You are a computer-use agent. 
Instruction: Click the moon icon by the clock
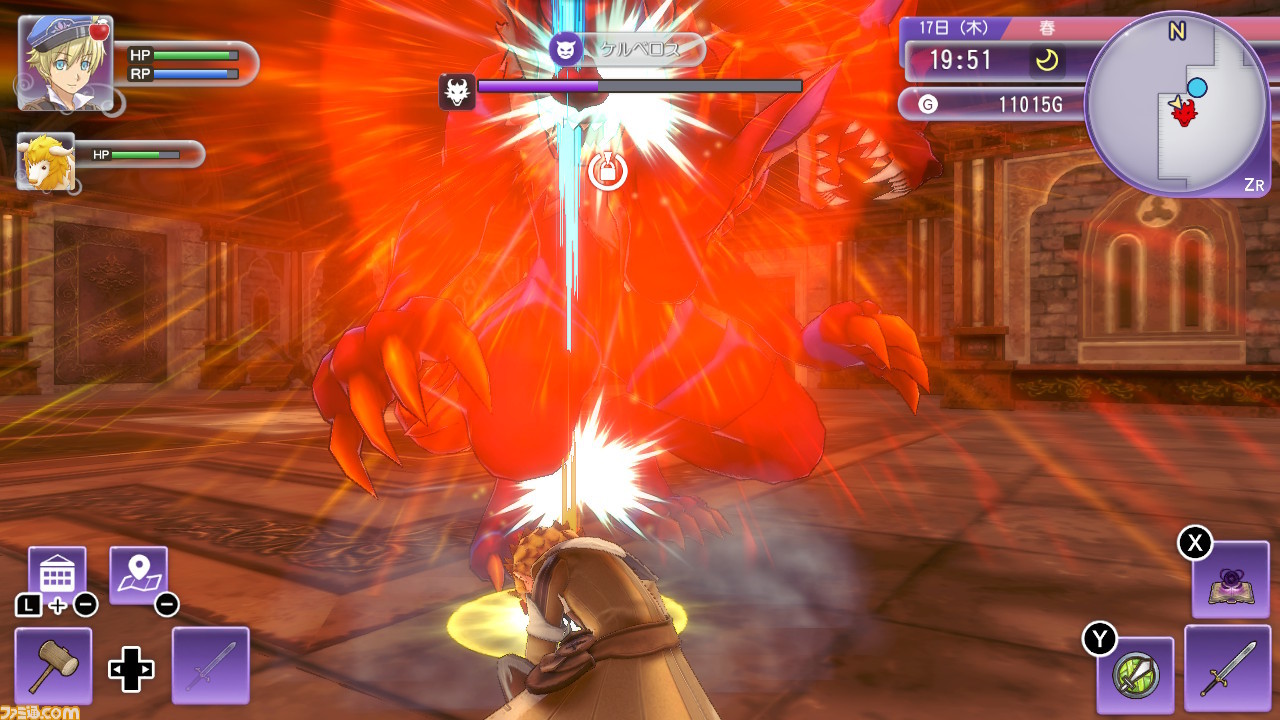[1047, 61]
